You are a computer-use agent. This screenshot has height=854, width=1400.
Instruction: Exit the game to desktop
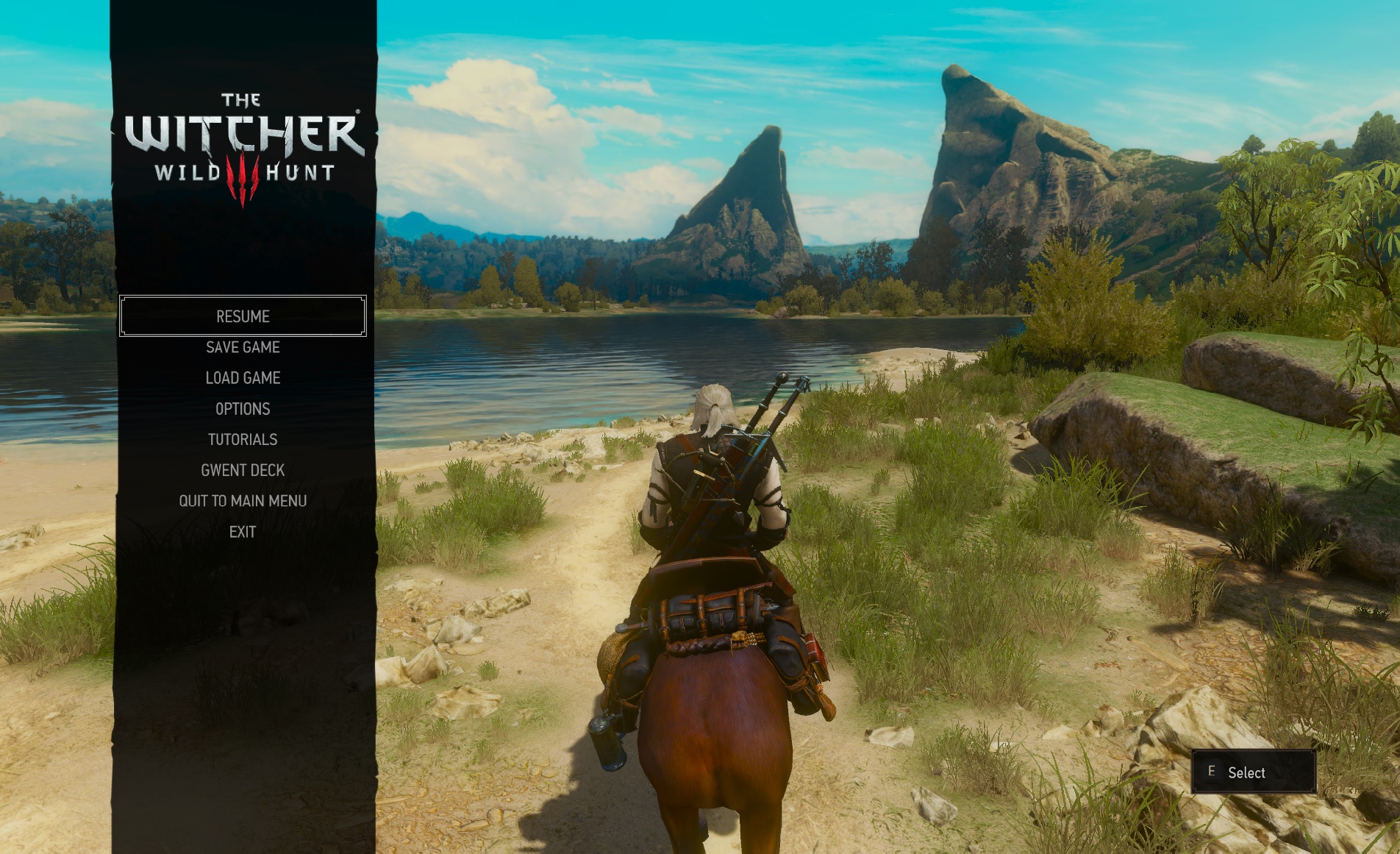pyautogui.click(x=243, y=532)
